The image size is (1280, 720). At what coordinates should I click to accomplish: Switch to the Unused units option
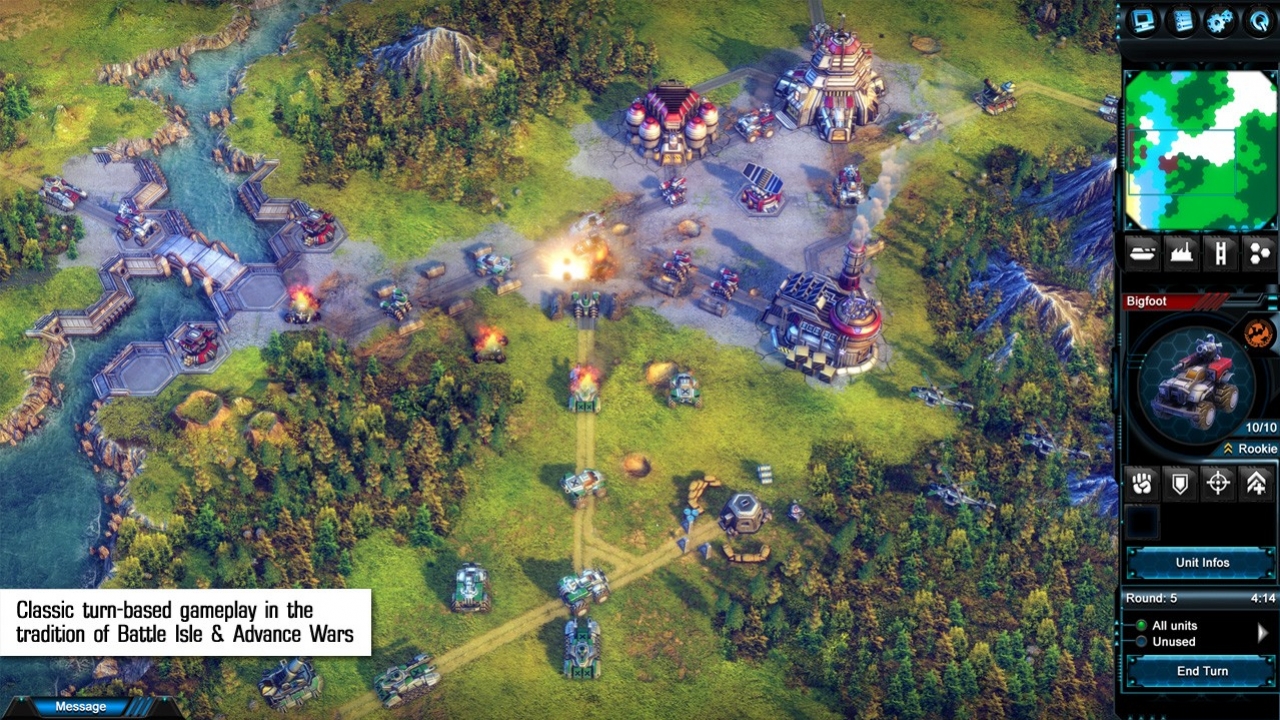point(1142,641)
